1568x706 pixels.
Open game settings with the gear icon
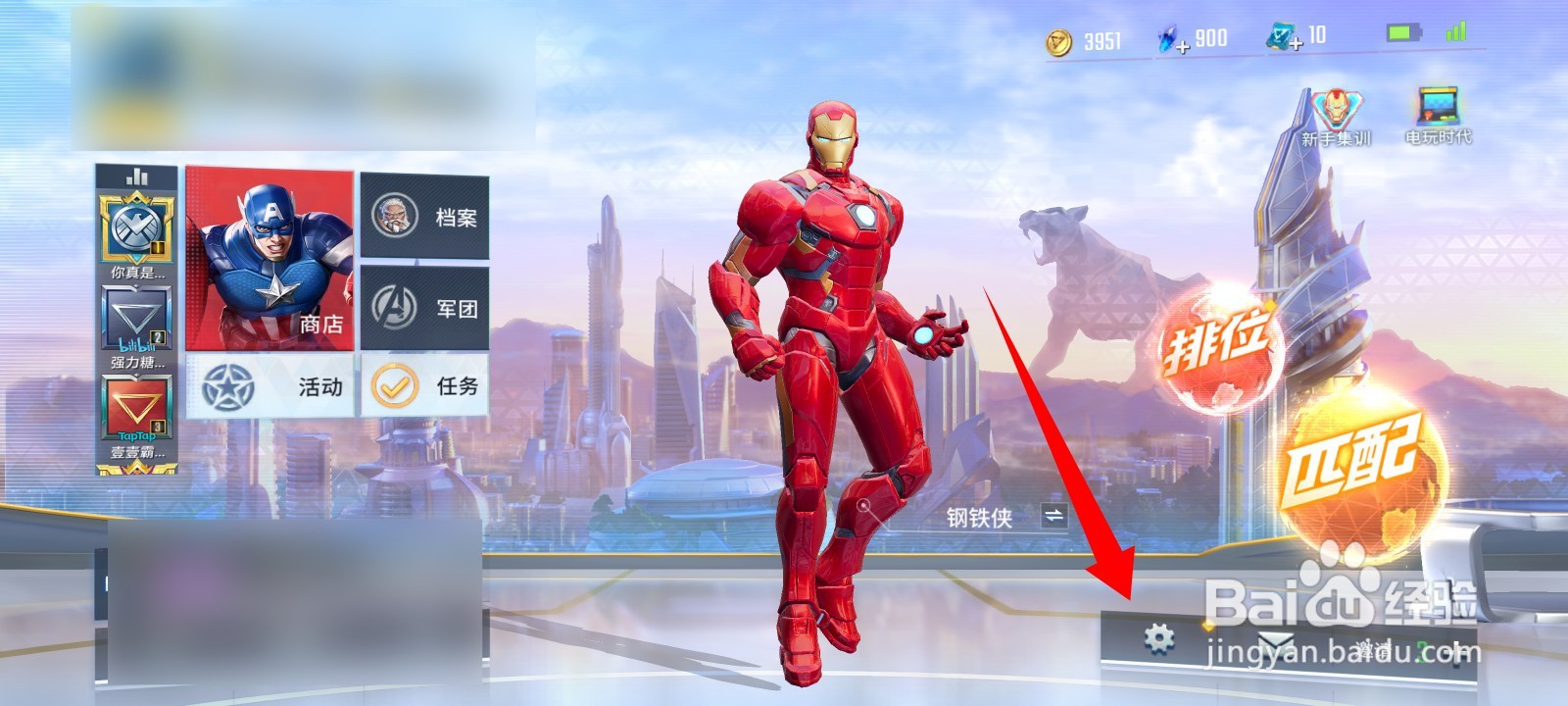[x=1159, y=635]
